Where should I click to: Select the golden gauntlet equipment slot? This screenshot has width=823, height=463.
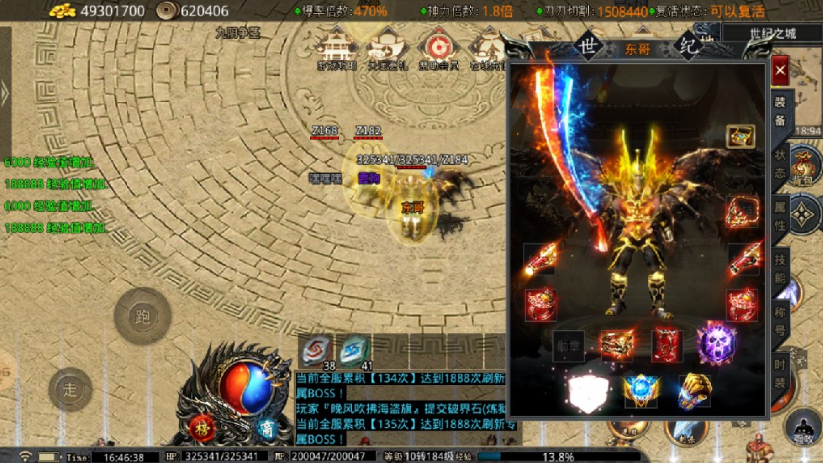694,392
